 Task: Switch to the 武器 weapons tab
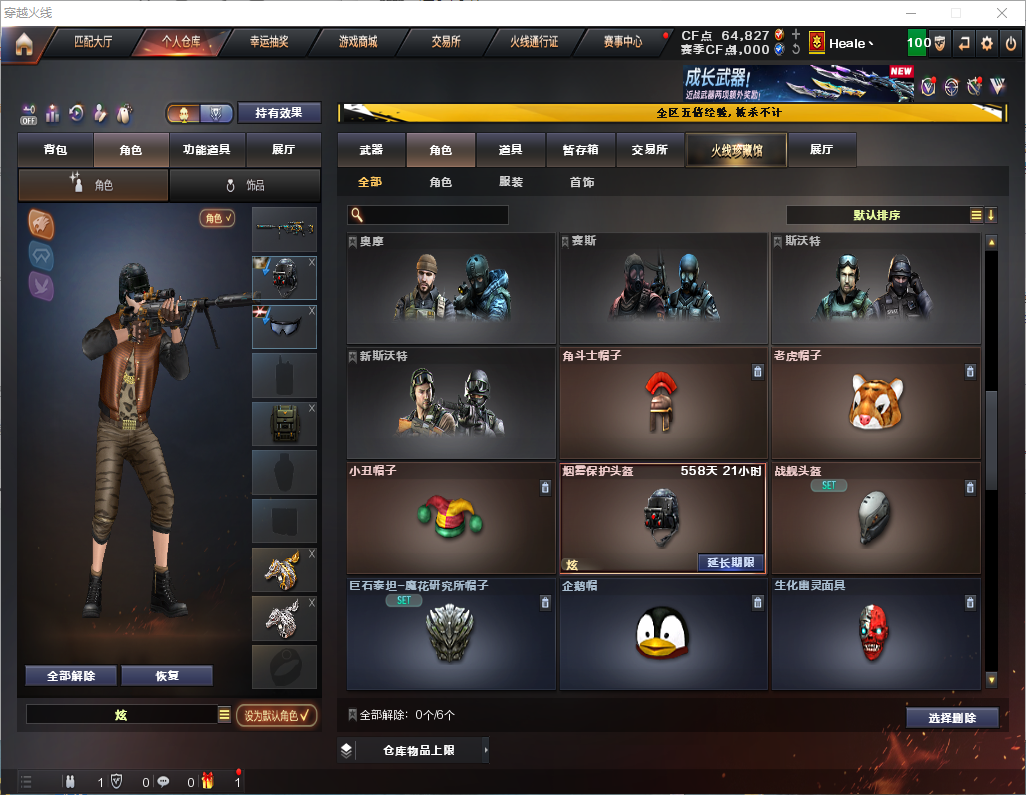371,149
